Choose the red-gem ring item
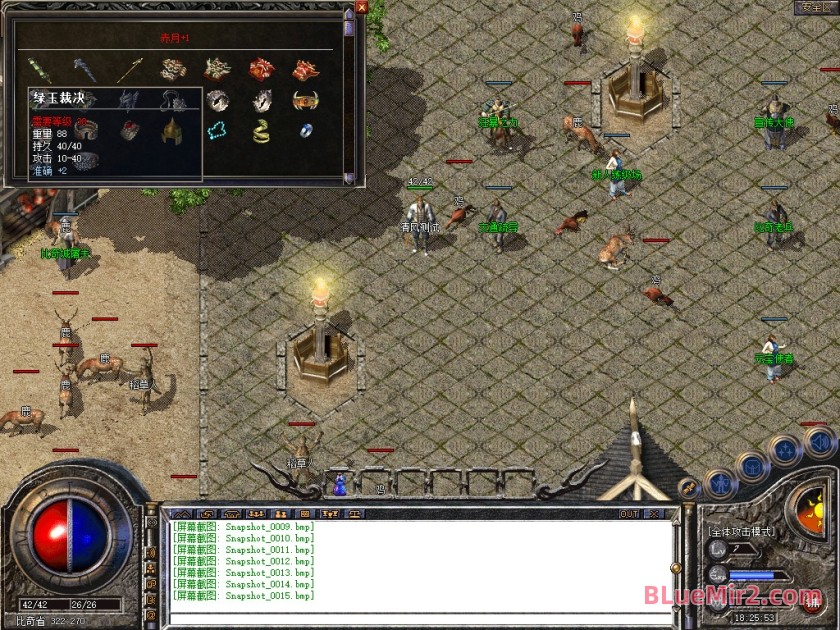840x630 pixels. (128, 130)
